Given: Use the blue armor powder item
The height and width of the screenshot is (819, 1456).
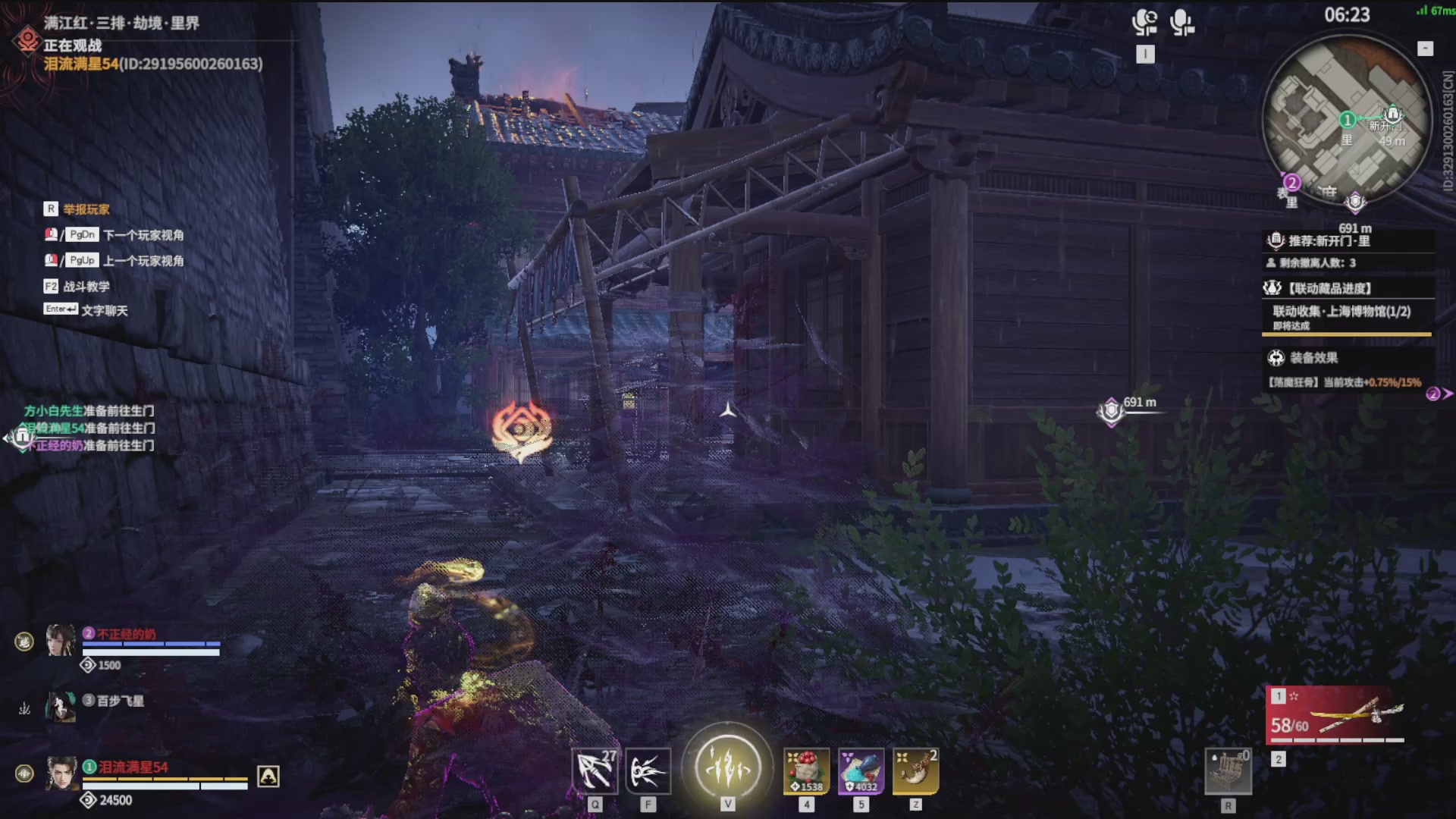Looking at the screenshot, I should pos(861,771).
